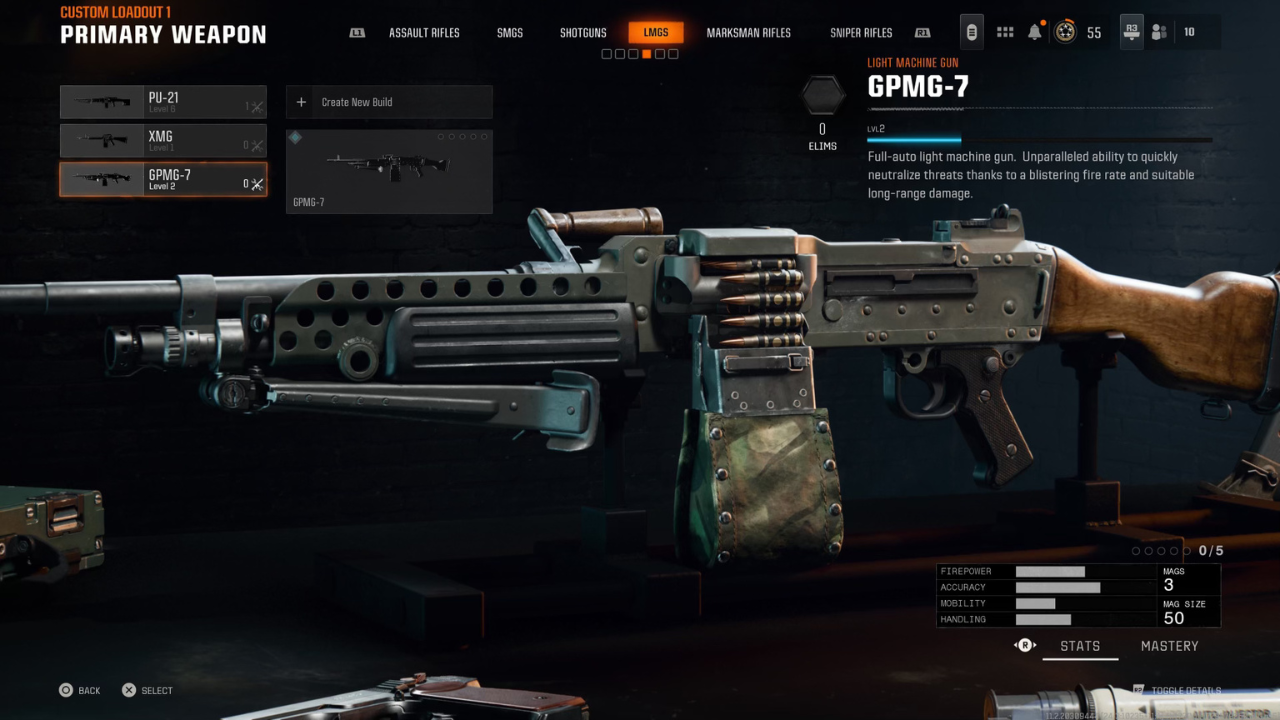Open the notifications bell icon

pos(1034,31)
